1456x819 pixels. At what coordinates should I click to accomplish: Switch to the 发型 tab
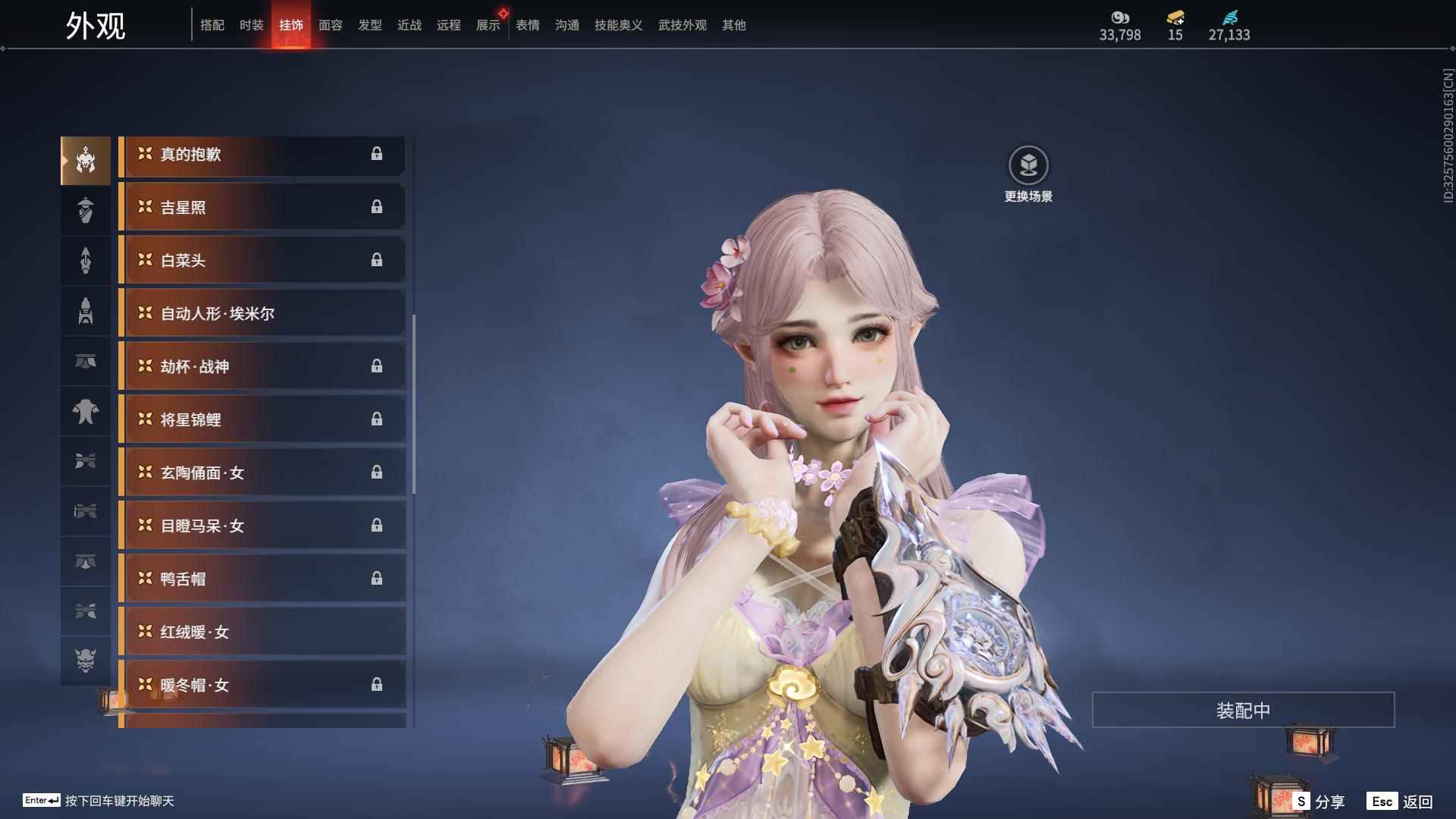[369, 25]
